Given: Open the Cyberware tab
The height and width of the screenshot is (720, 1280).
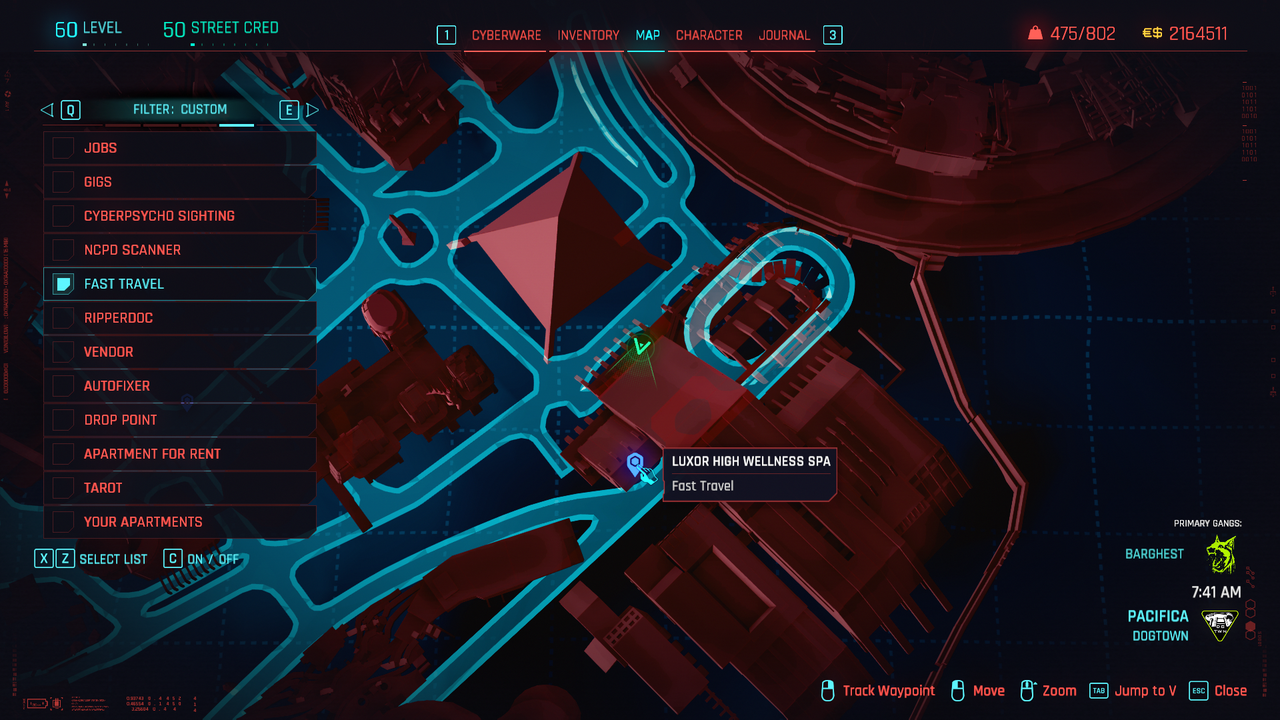Looking at the screenshot, I should [x=506, y=35].
